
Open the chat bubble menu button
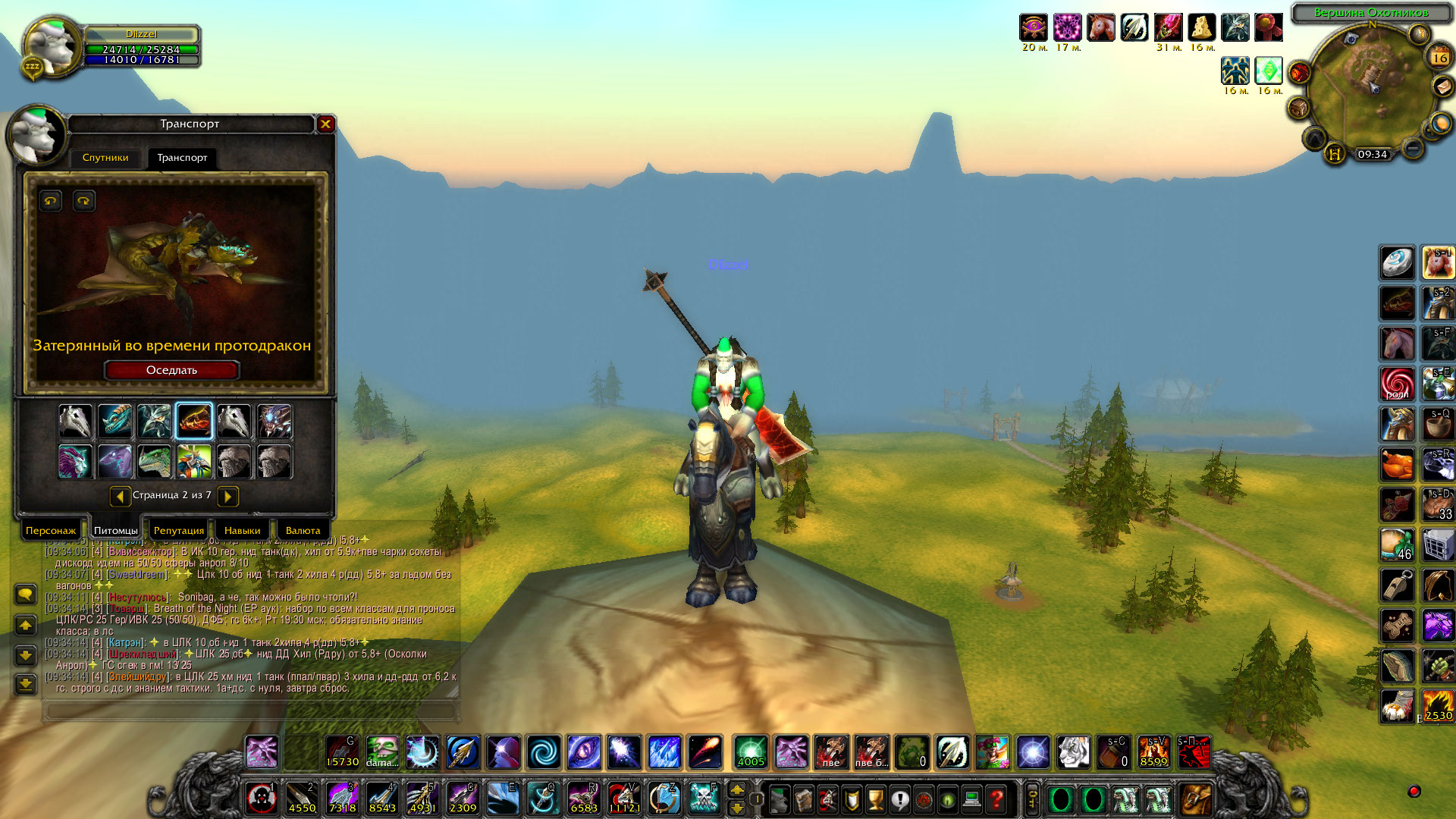pos(25,594)
